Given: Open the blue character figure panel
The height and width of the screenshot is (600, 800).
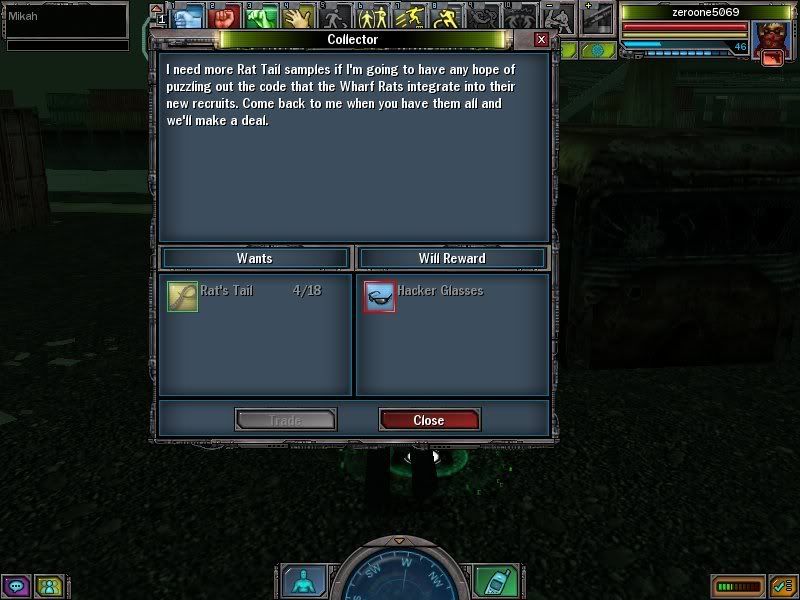Looking at the screenshot, I should click(x=302, y=580).
